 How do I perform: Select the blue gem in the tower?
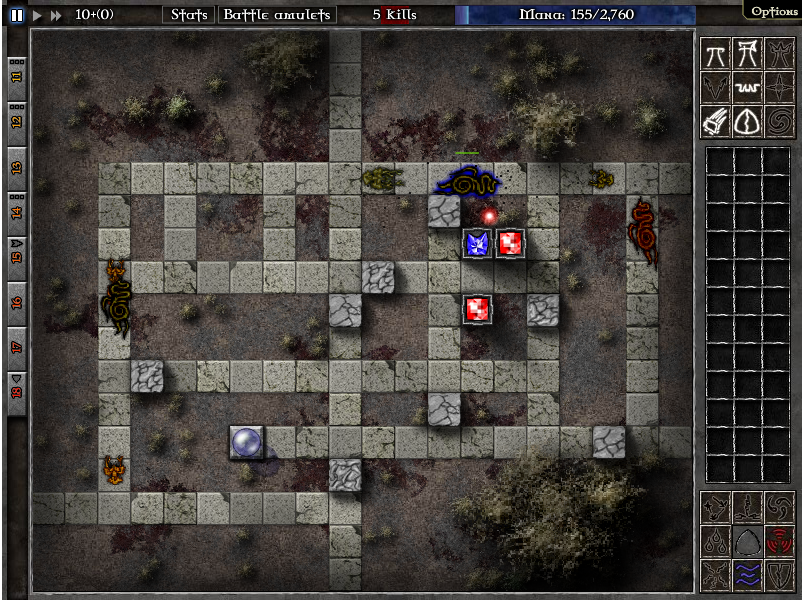tap(478, 243)
